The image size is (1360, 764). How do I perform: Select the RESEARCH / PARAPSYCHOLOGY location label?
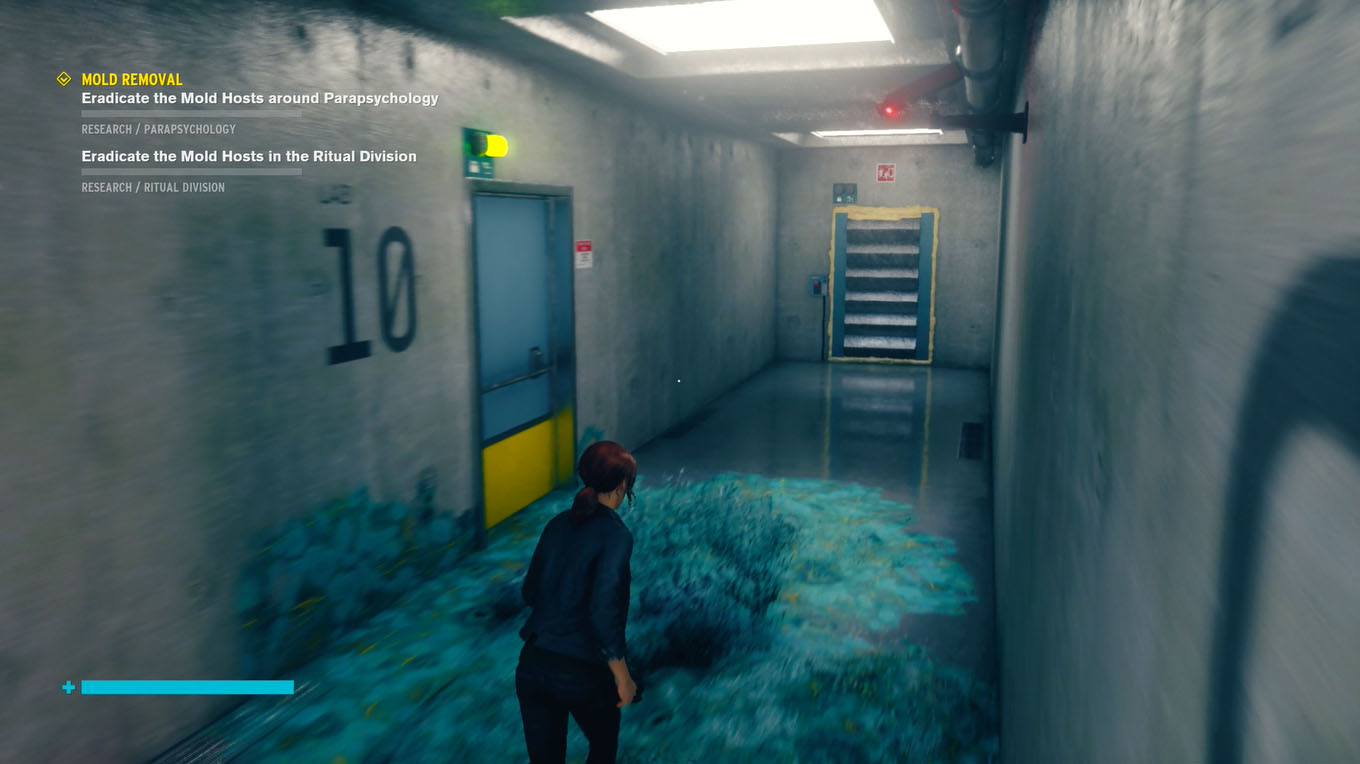(x=158, y=129)
